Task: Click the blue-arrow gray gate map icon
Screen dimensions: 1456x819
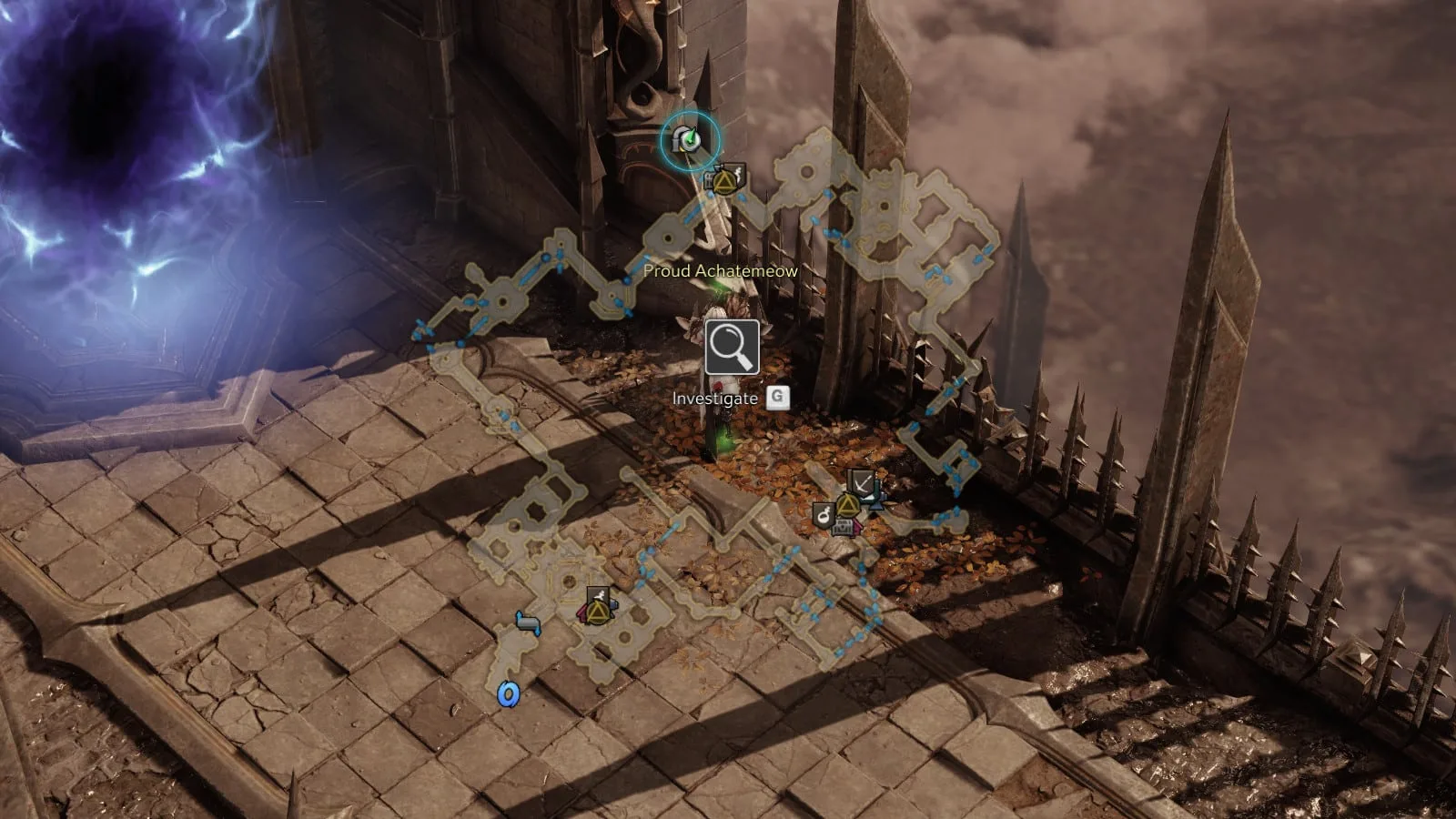Action: click(x=527, y=622)
